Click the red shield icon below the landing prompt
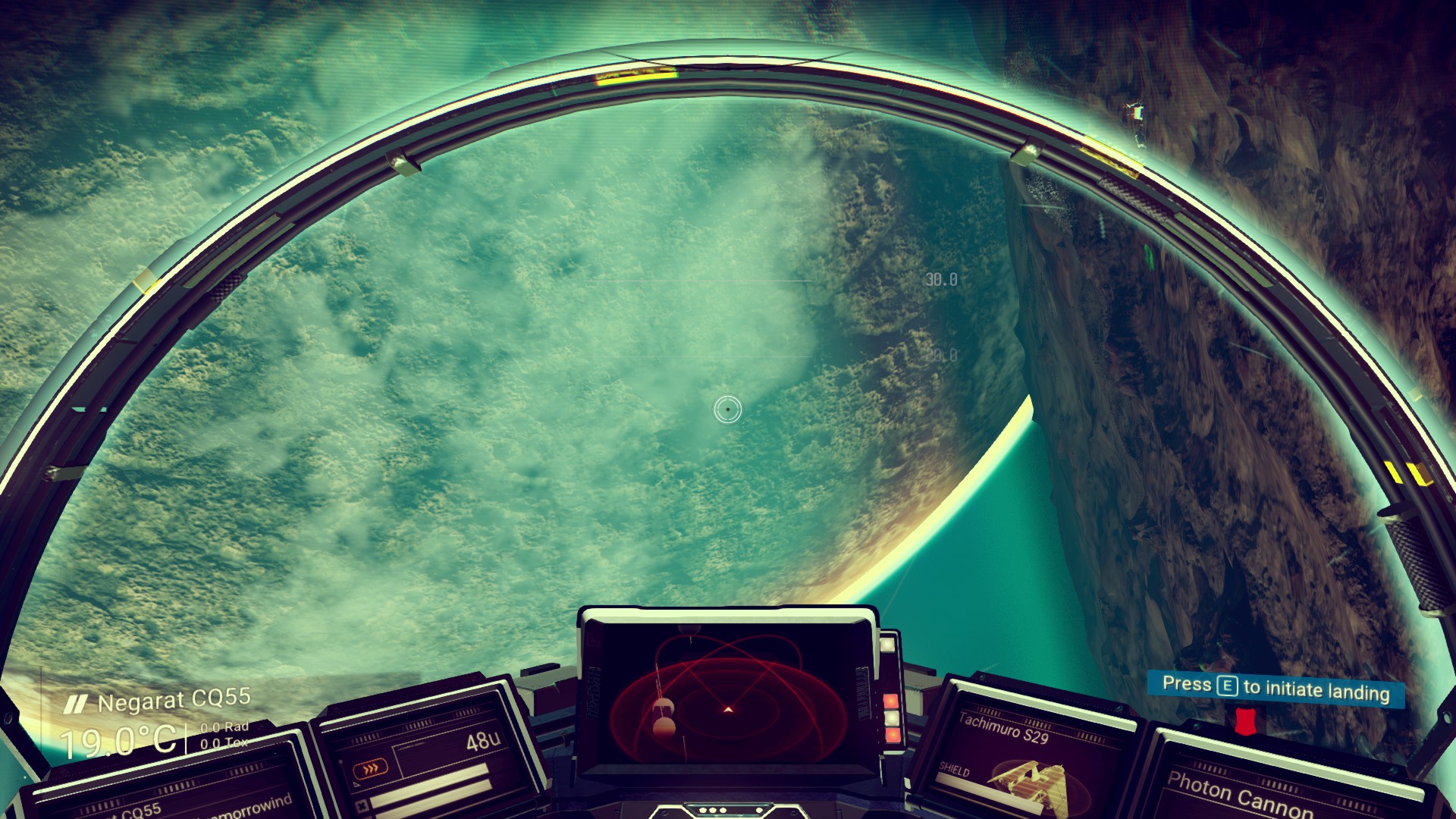1456x819 pixels. (x=1244, y=721)
